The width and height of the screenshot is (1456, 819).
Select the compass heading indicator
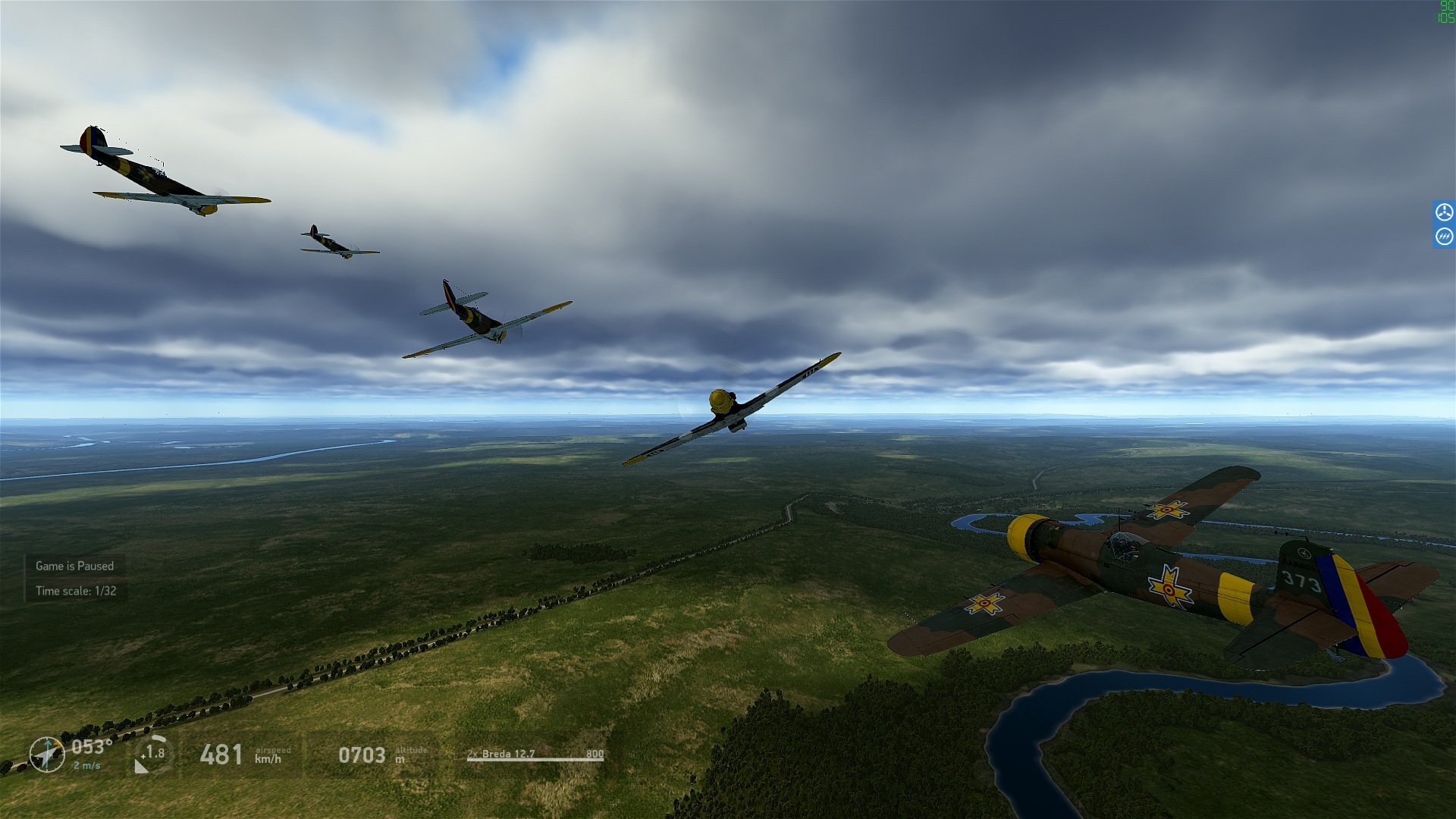pos(47,755)
